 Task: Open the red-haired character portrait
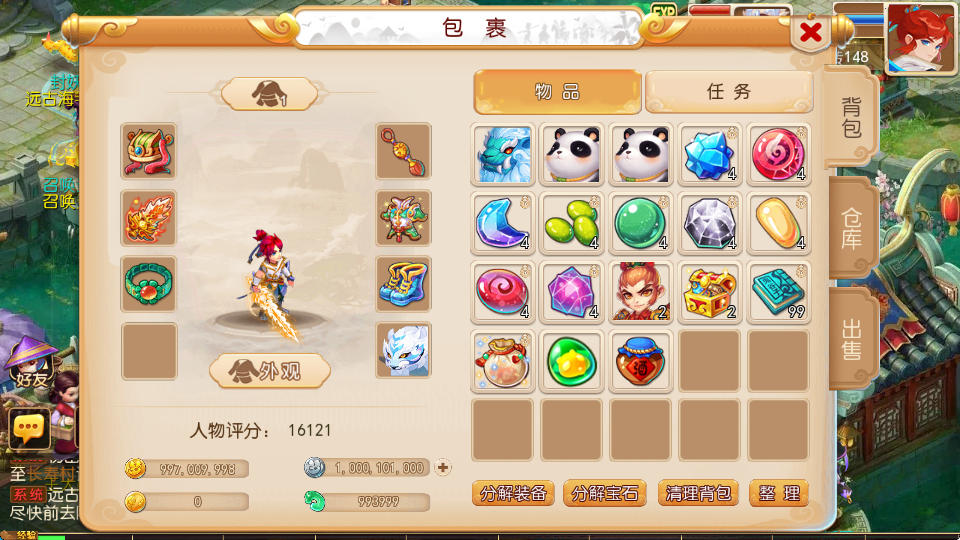(921, 38)
